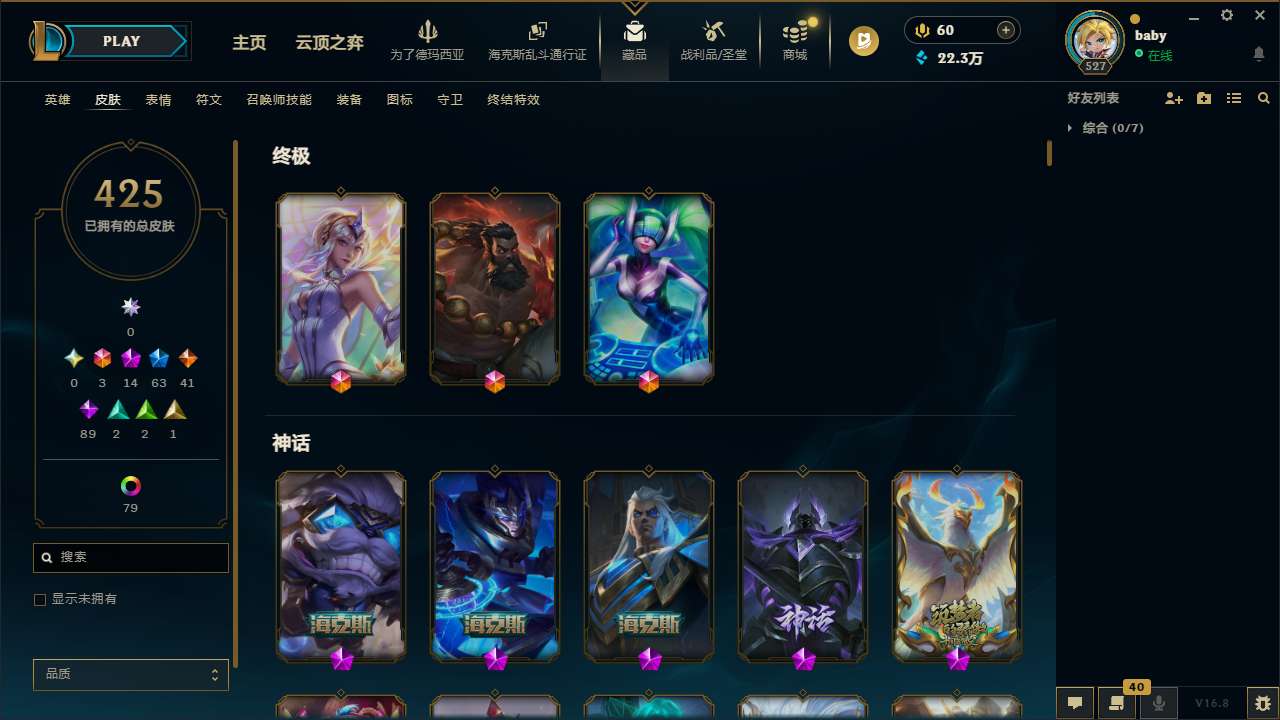Switch to the 英雄 tab
Viewport: 1280px width, 720px height.
57,100
